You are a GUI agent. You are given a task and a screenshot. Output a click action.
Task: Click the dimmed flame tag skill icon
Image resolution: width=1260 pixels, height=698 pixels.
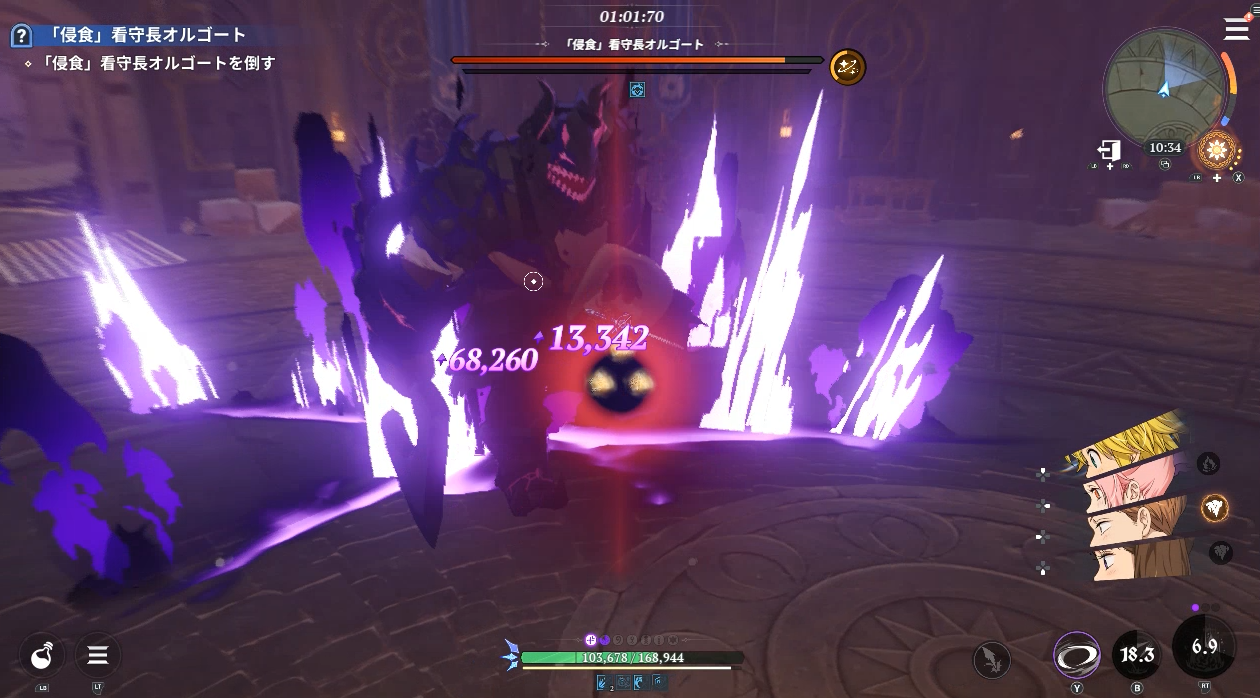point(1208,463)
